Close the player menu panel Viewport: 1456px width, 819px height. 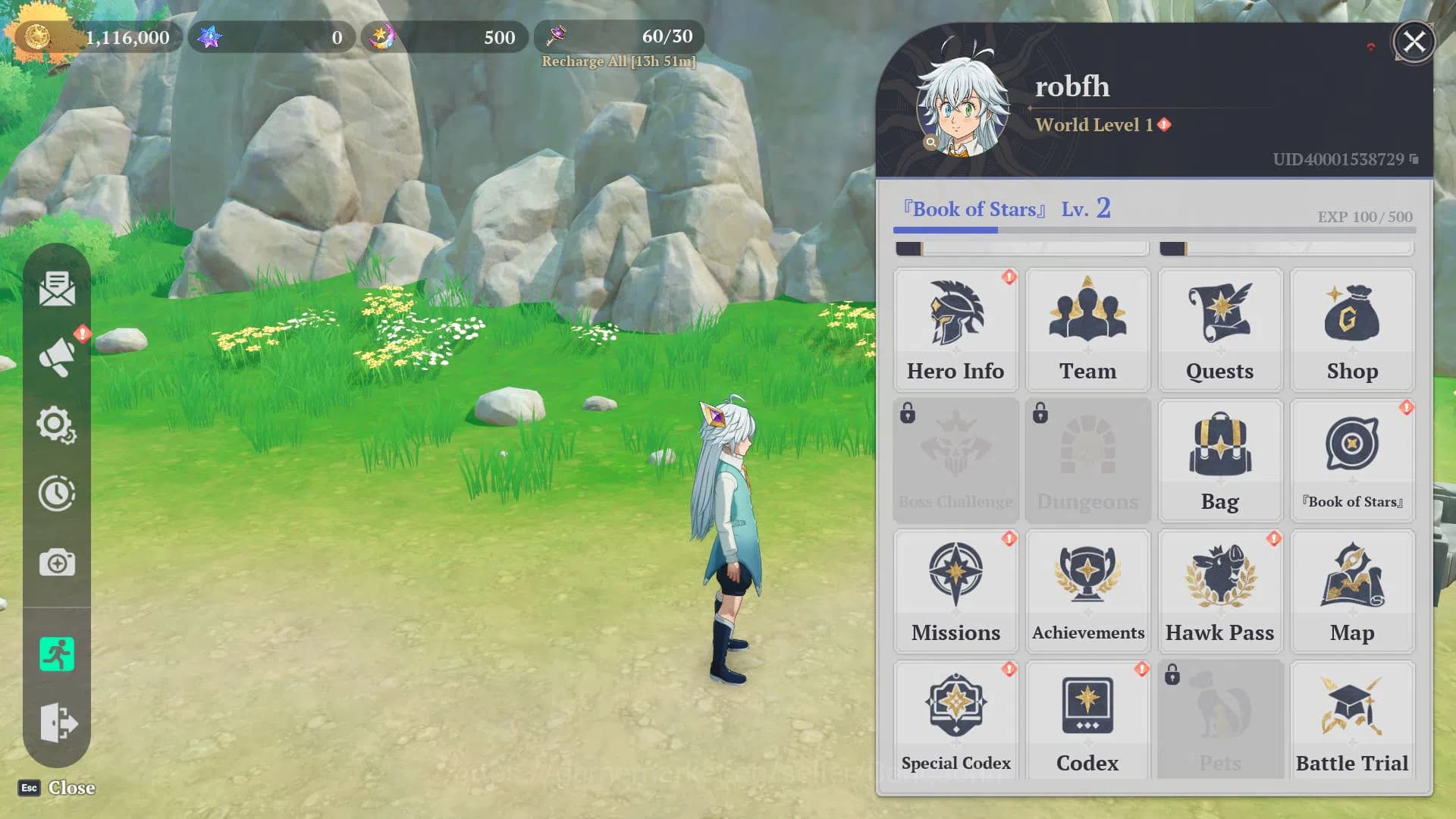click(x=1414, y=42)
